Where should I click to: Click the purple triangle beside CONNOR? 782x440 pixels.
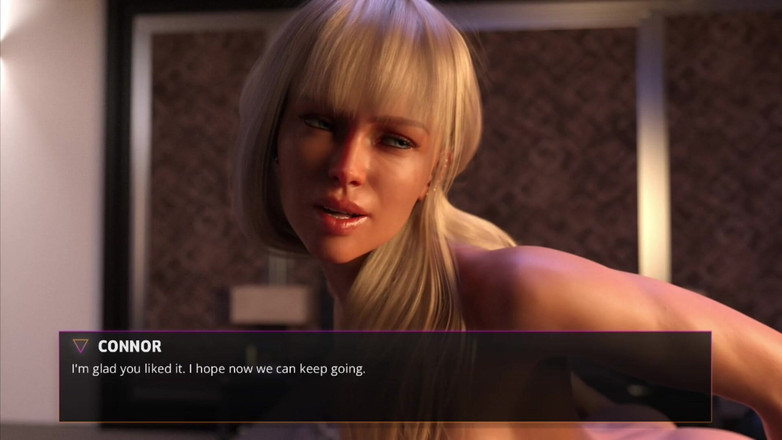pyautogui.click(x=80, y=346)
